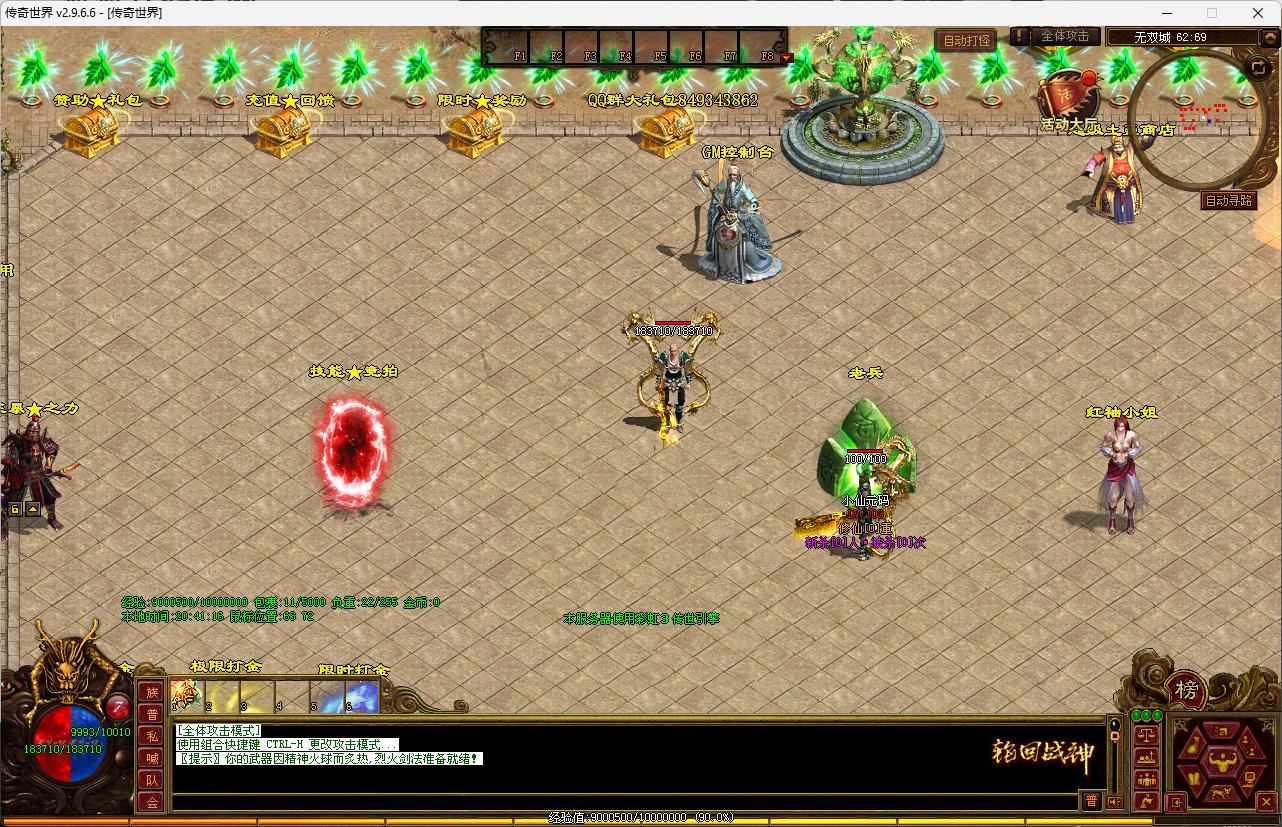Open the trade scales icon
1282x827 pixels.
click(1146, 735)
